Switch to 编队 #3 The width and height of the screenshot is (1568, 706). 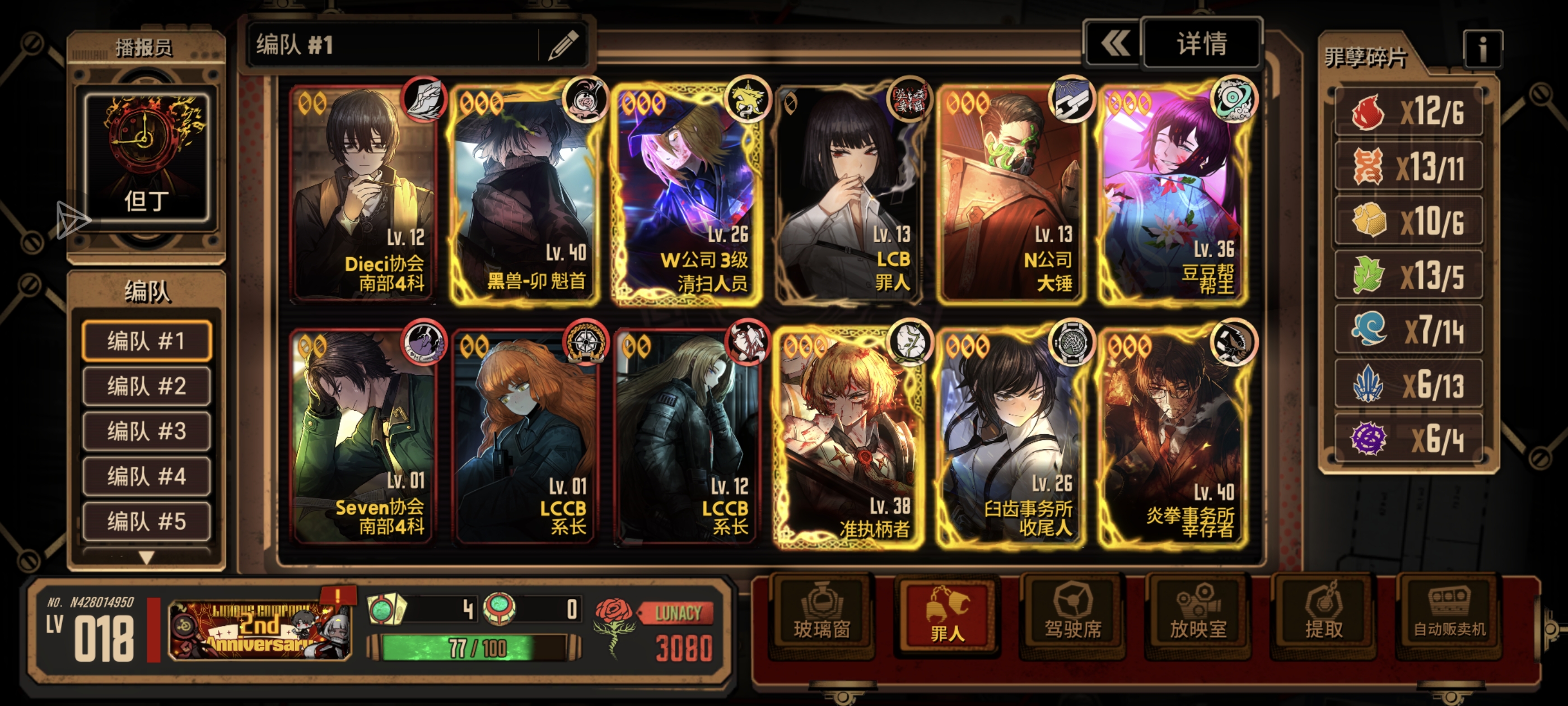tap(147, 431)
